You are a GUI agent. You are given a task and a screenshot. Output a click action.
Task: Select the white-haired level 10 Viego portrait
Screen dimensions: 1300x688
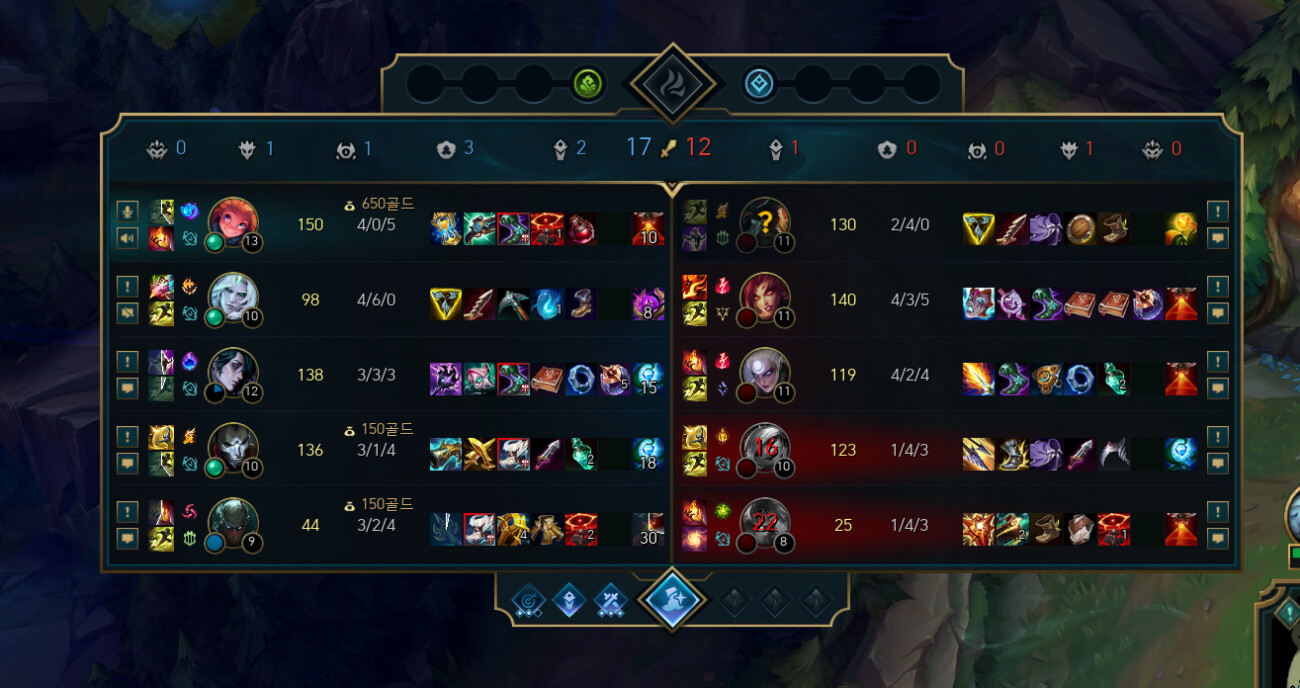[233, 298]
